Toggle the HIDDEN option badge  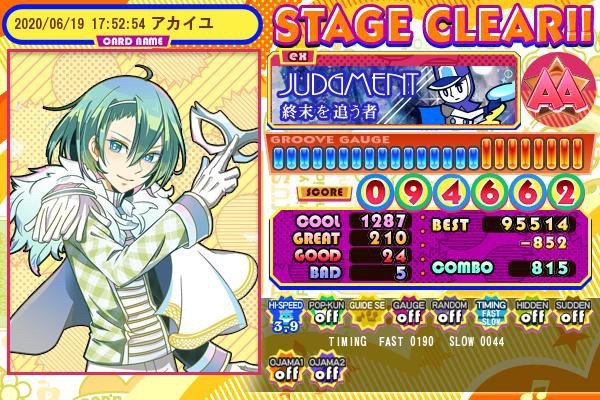click(x=531, y=315)
